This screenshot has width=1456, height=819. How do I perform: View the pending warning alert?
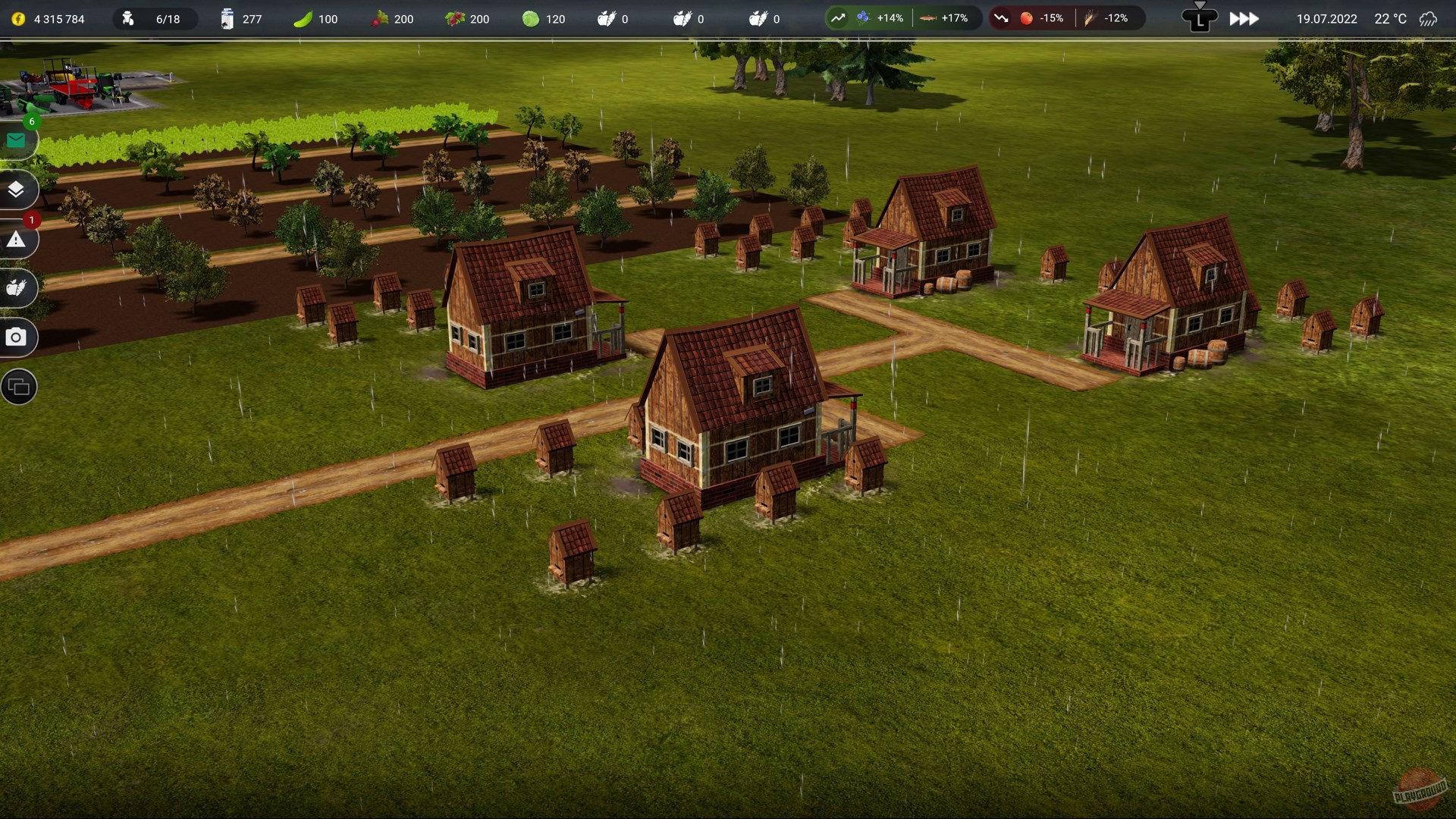[17, 240]
